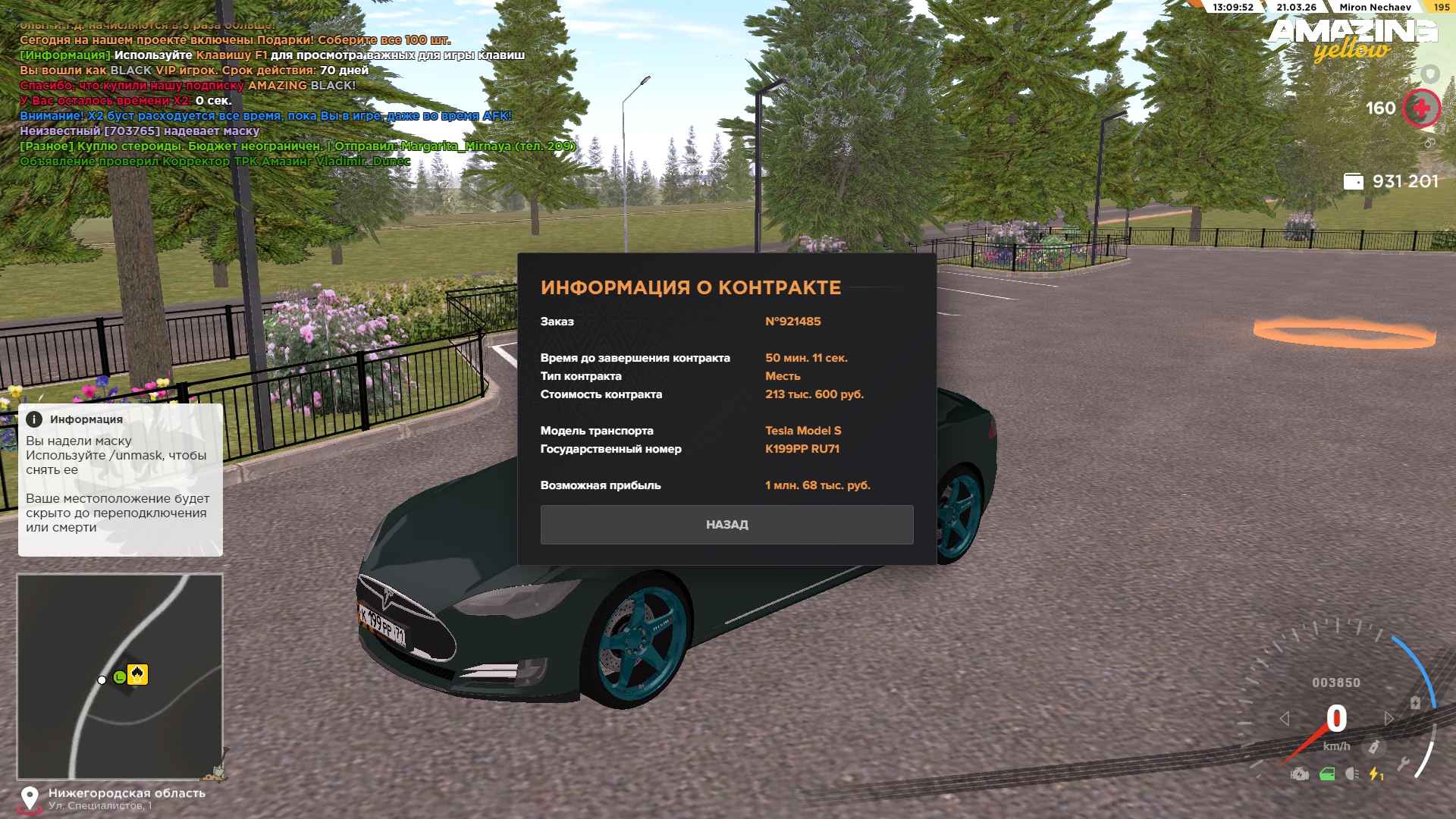Toggle the headlights indicator icon
The width and height of the screenshot is (1456, 819).
coord(1351,774)
